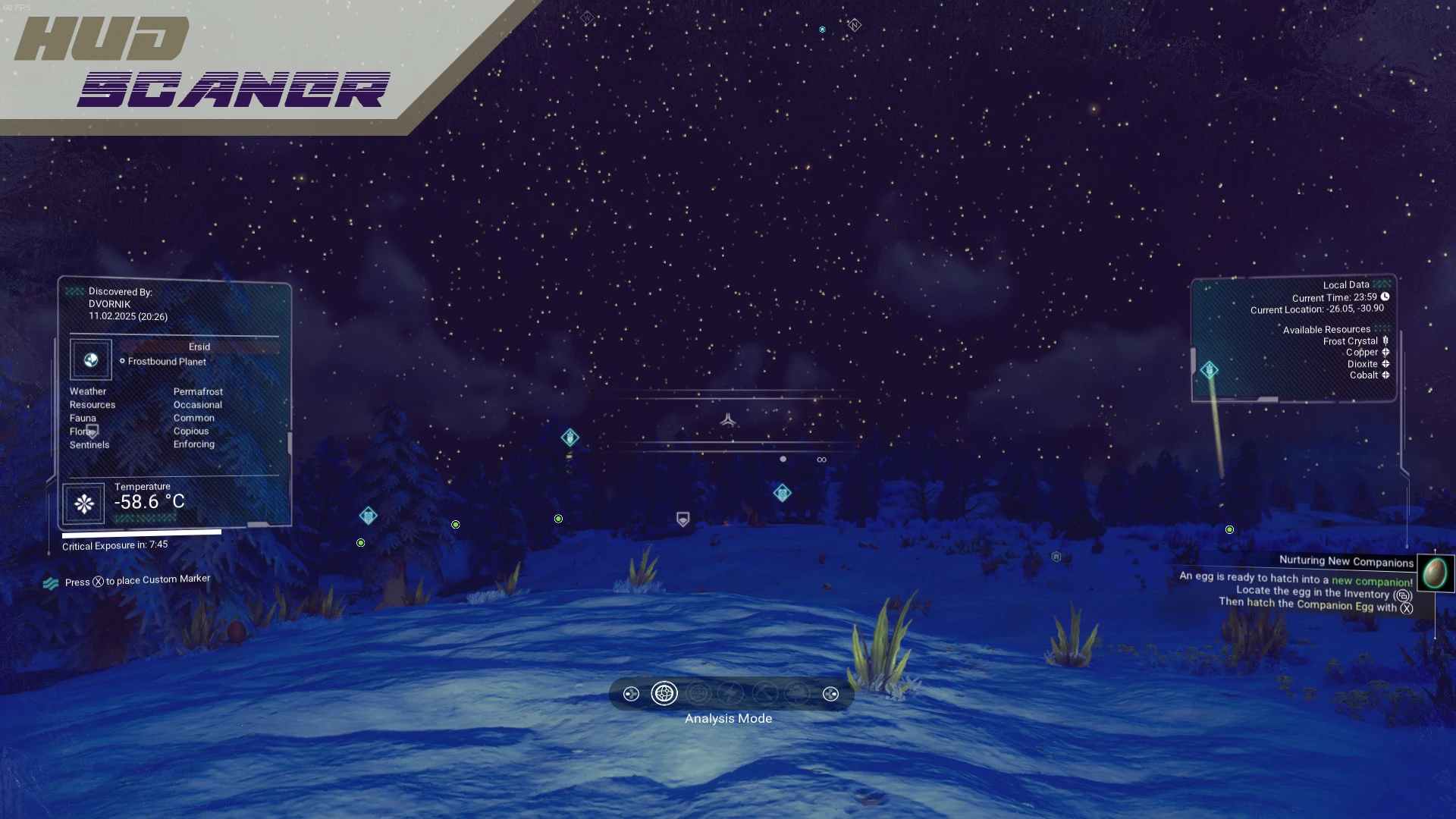Click the cyan dot marker on the compass

[822, 30]
